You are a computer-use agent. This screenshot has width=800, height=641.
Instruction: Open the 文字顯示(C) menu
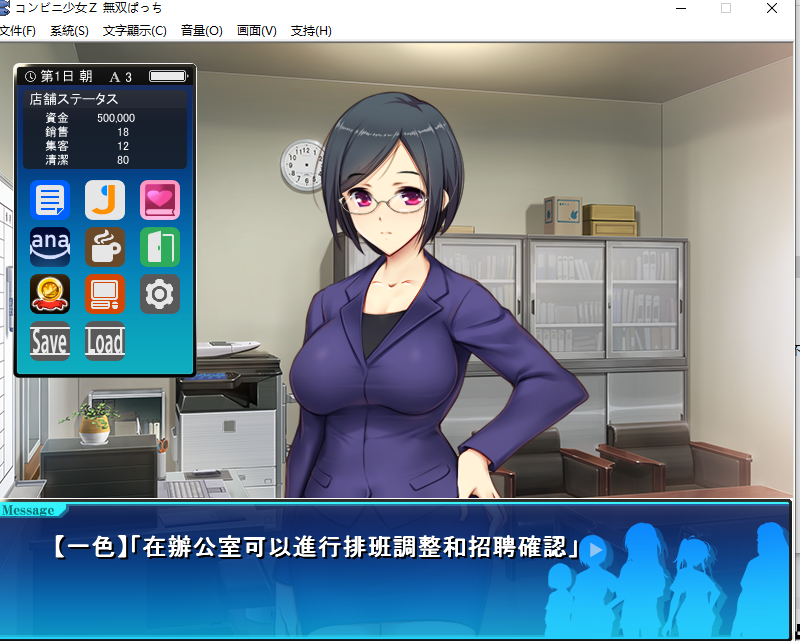click(x=135, y=31)
